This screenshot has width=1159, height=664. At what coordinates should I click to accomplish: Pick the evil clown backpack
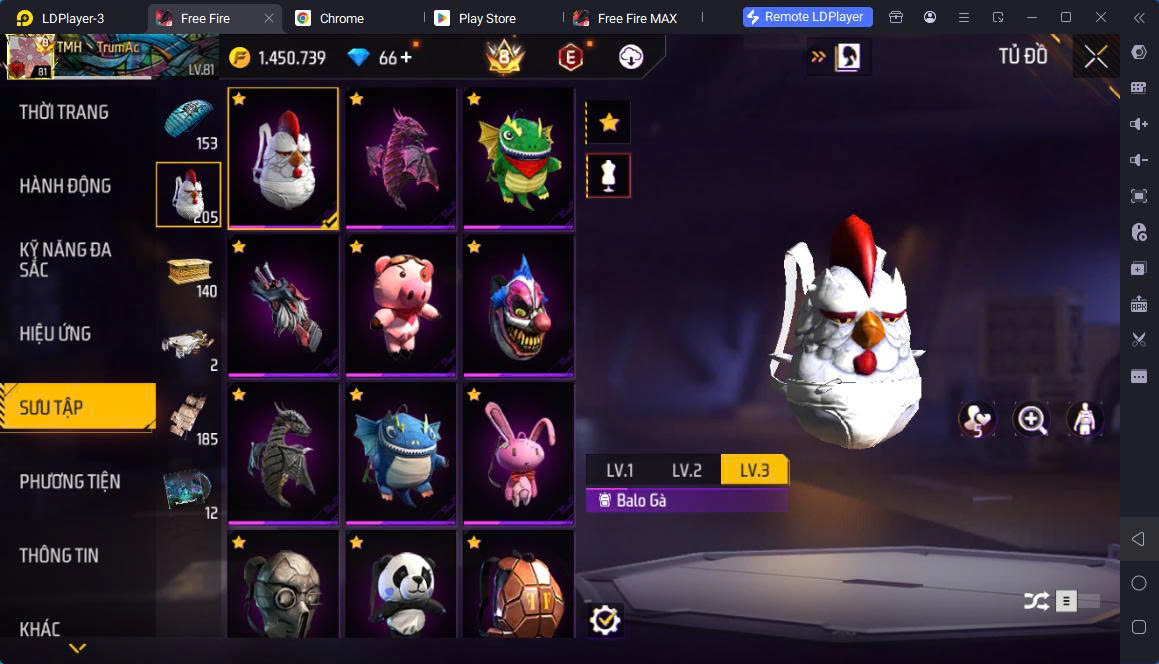[518, 306]
